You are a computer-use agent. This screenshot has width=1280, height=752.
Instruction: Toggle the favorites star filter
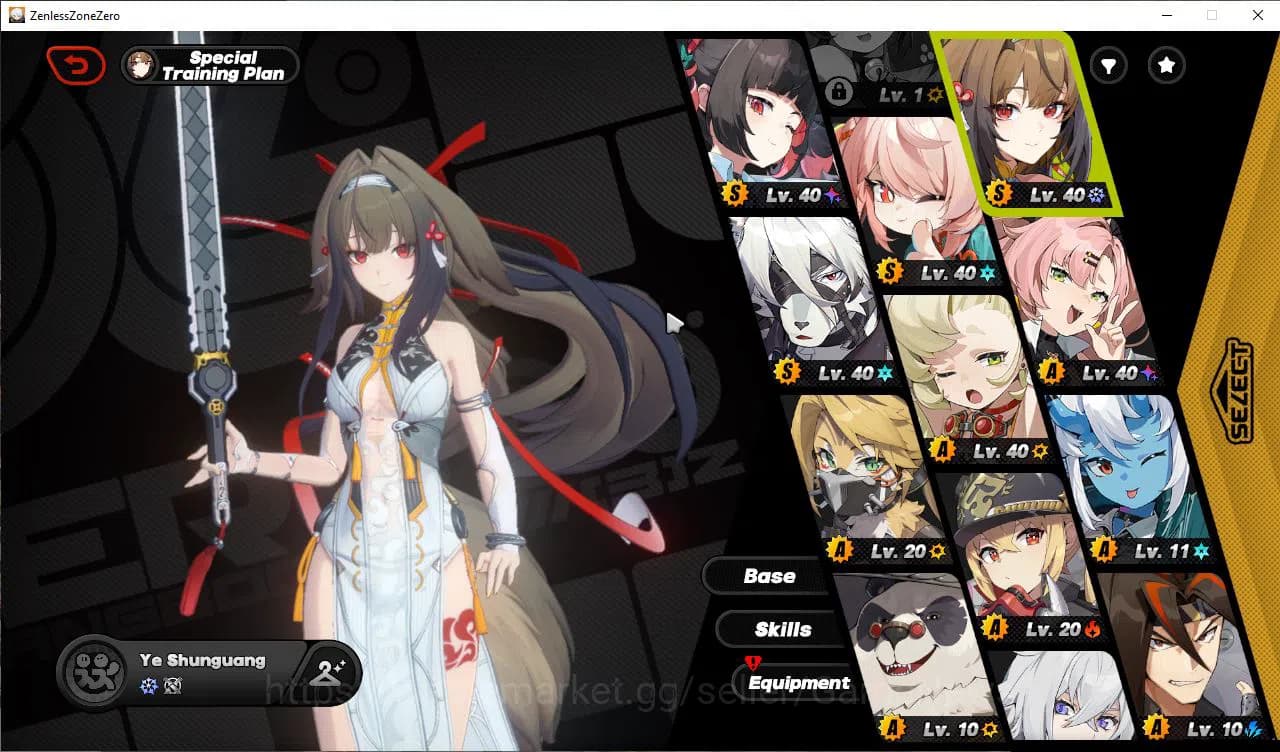pyautogui.click(x=1166, y=66)
